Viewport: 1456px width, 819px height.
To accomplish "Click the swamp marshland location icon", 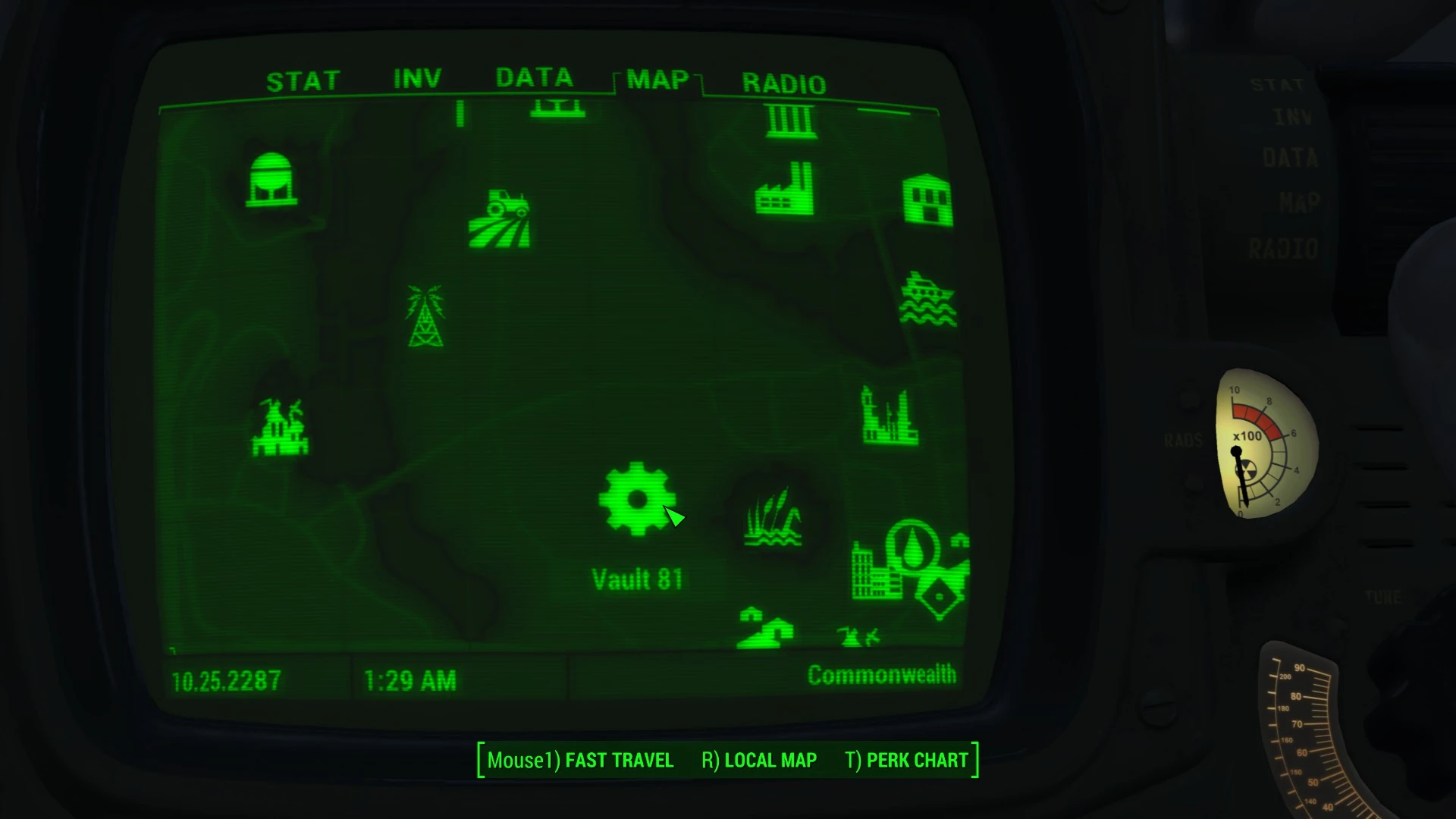I will pos(772,515).
